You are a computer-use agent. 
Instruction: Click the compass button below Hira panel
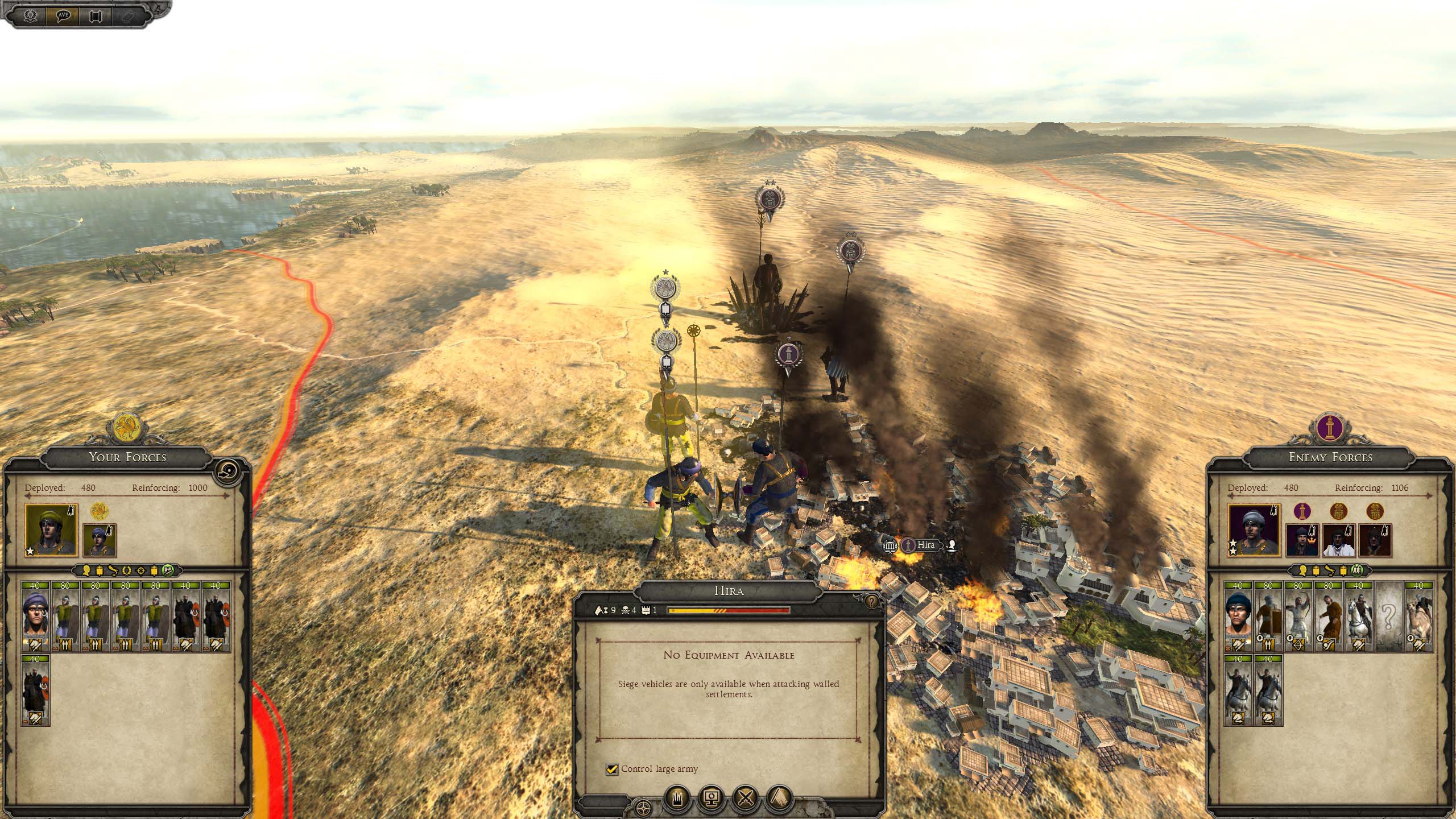[643, 808]
